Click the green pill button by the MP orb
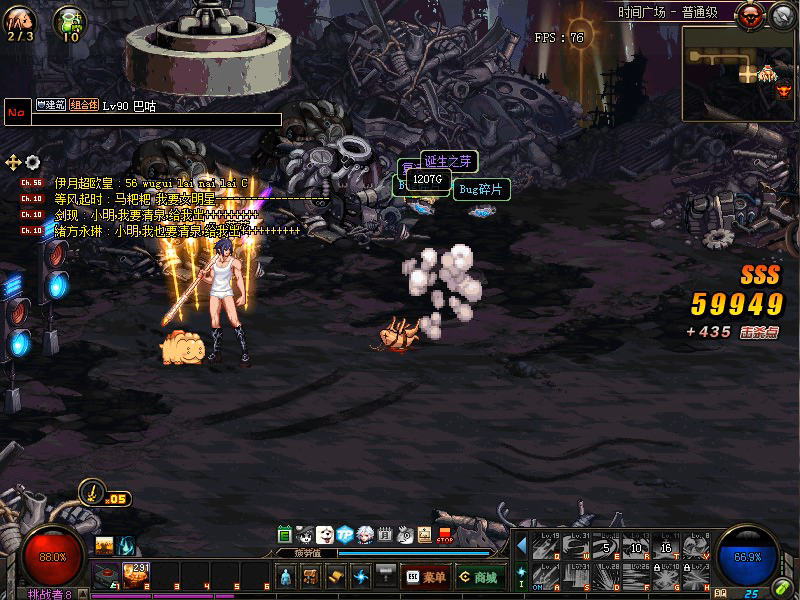This screenshot has height=600, width=800. tap(782, 587)
